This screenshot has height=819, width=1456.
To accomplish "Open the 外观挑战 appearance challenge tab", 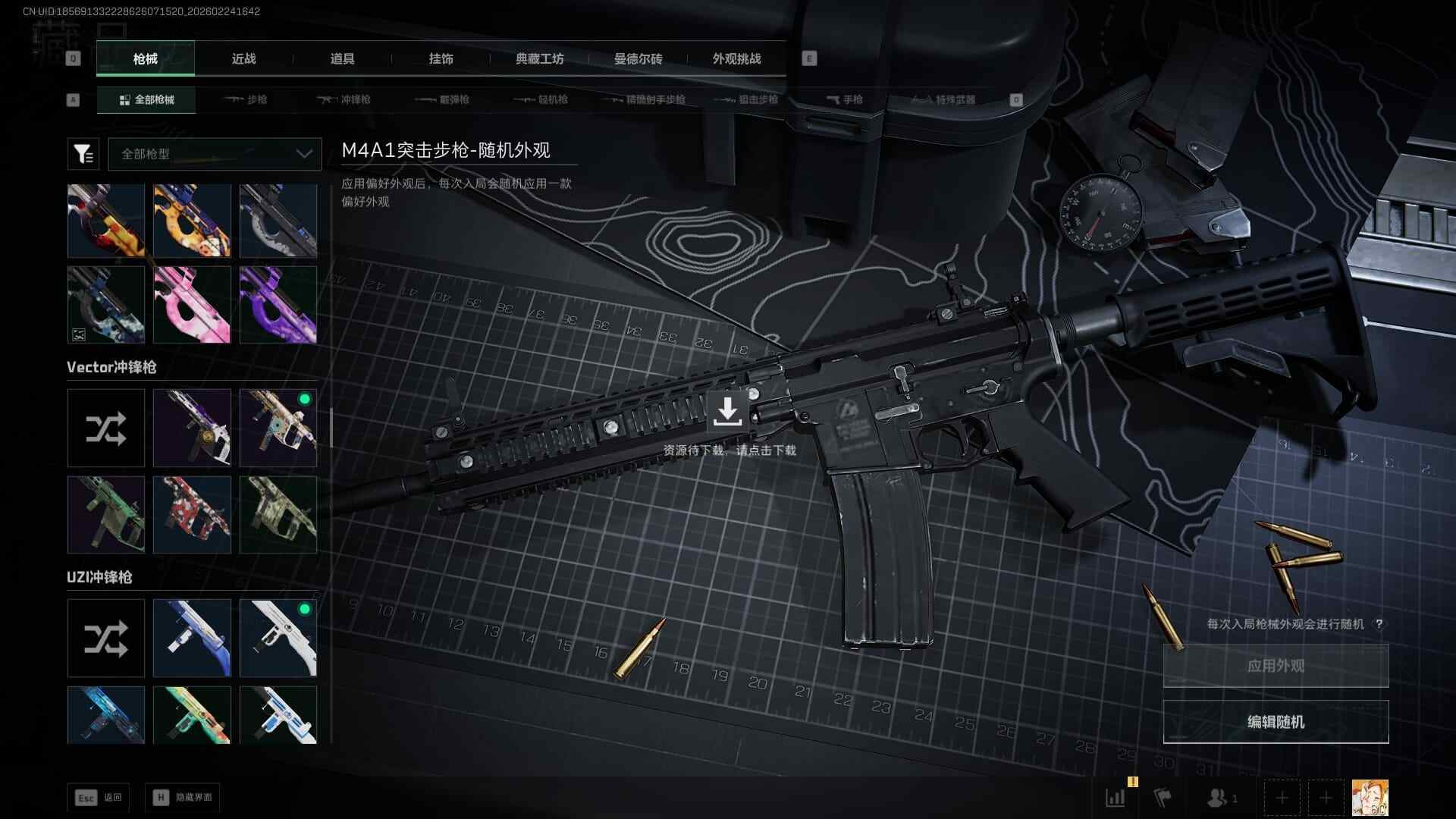I will pyautogui.click(x=736, y=58).
